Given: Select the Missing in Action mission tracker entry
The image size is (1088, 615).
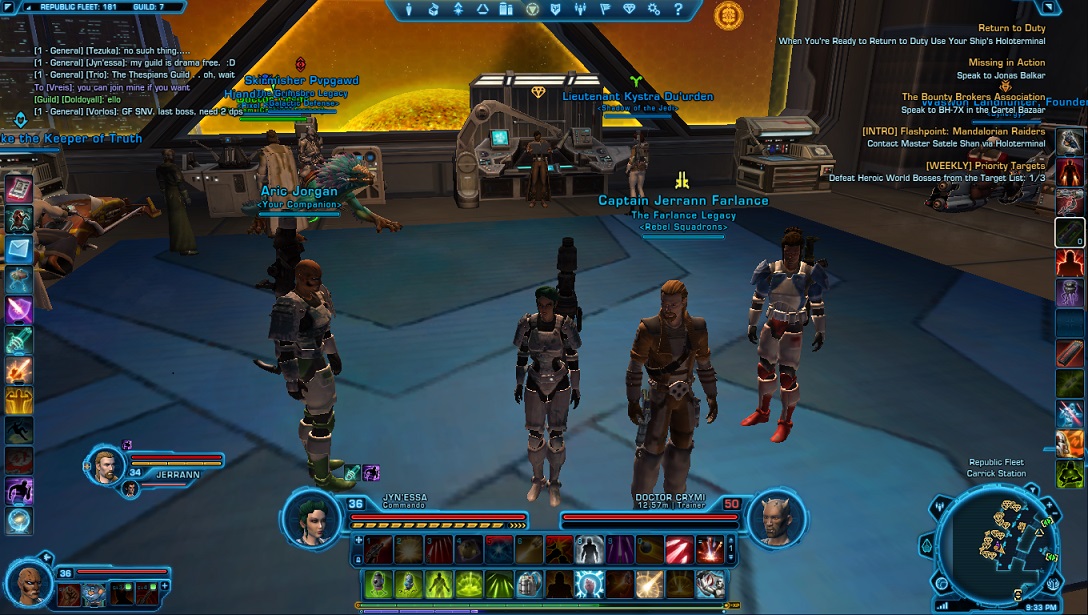Looking at the screenshot, I should (1005, 62).
